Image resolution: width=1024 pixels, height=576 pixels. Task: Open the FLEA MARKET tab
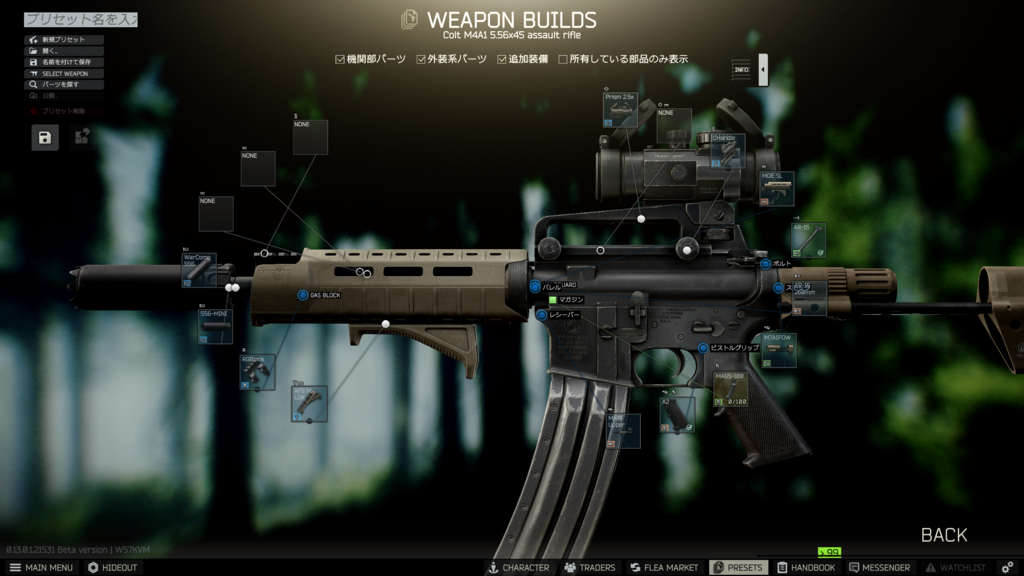click(x=664, y=567)
